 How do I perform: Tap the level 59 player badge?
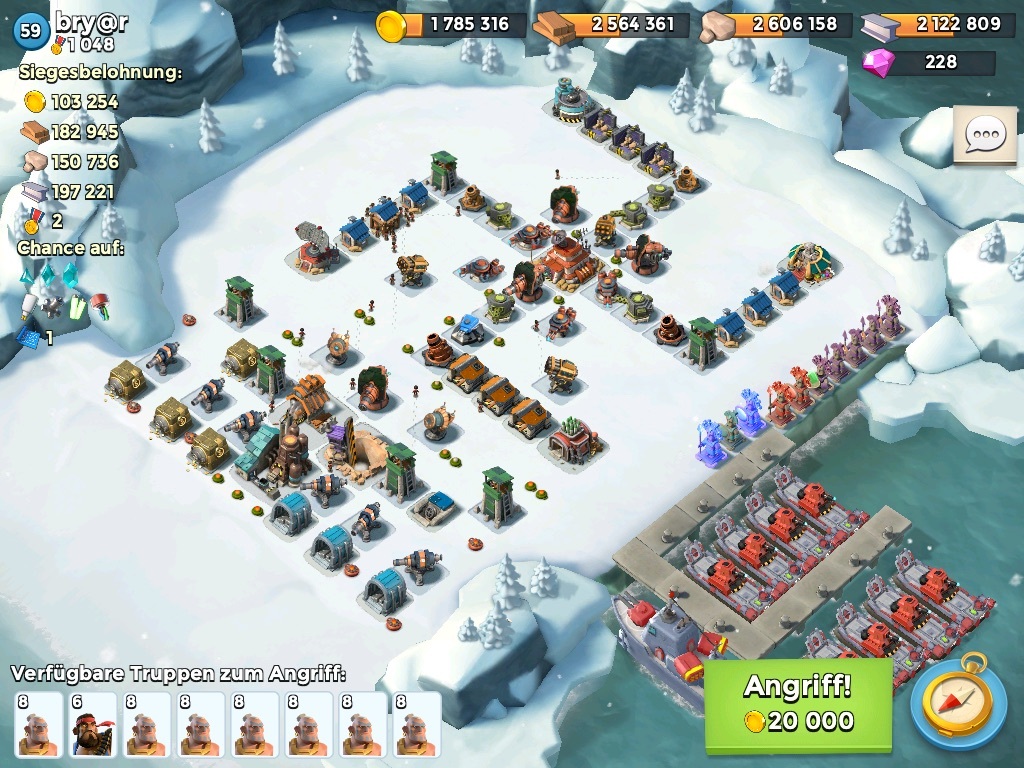click(x=31, y=31)
